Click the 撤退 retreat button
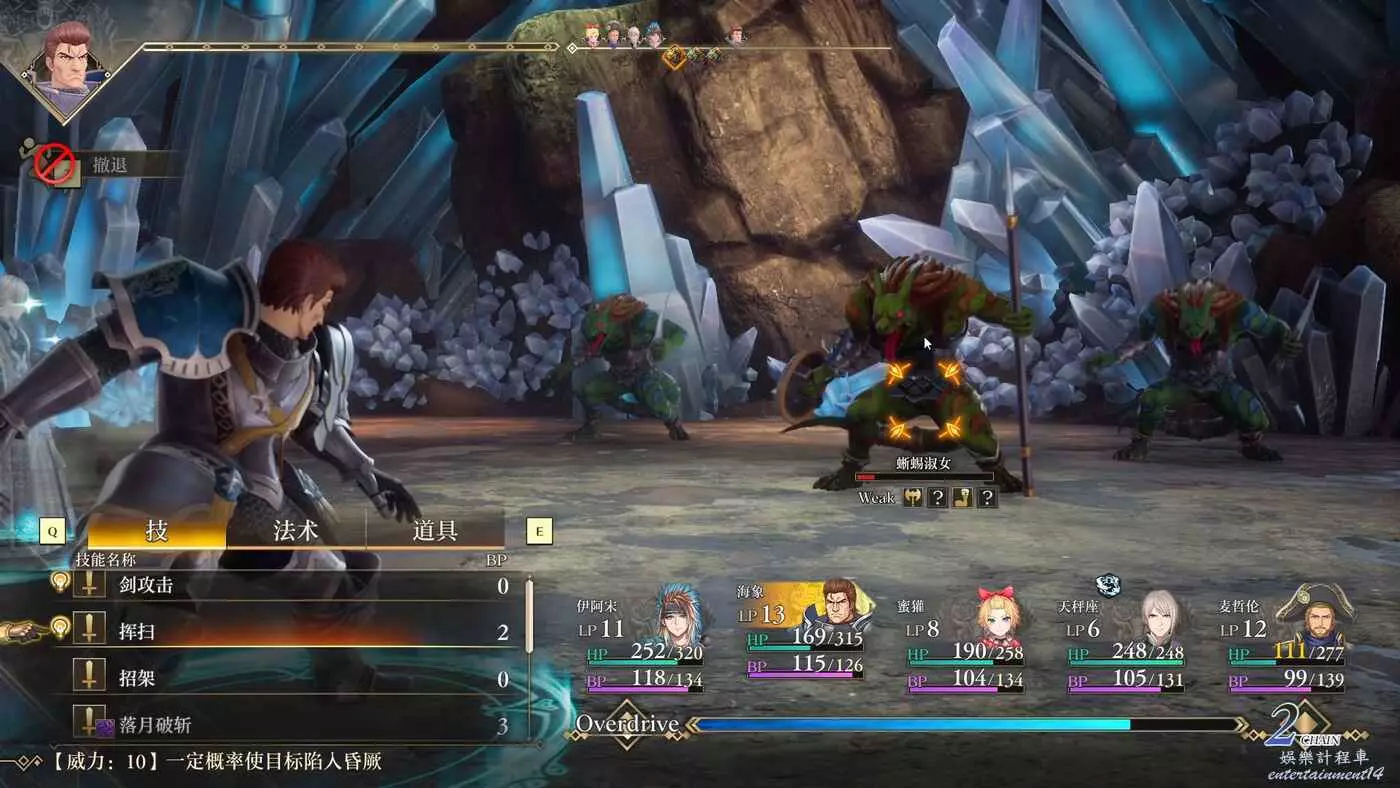Viewport: 1400px width, 788px height. (108, 165)
